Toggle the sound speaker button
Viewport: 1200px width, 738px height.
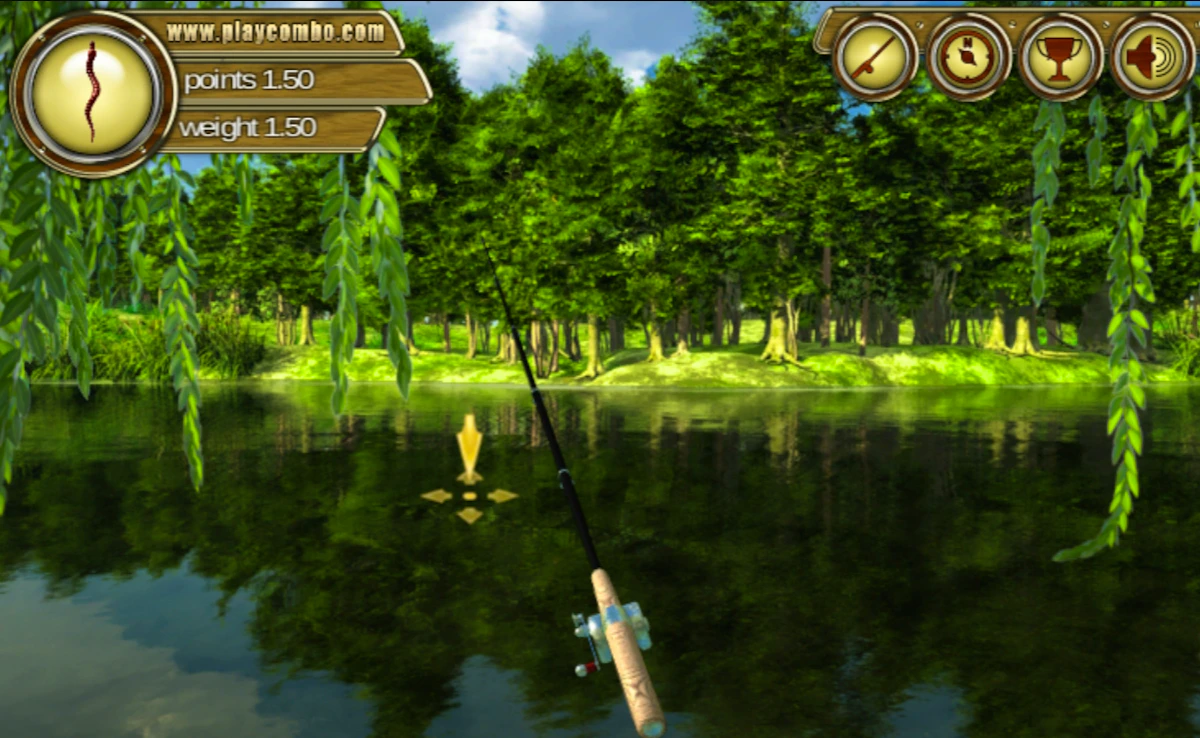pyautogui.click(x=1152, y=57)
